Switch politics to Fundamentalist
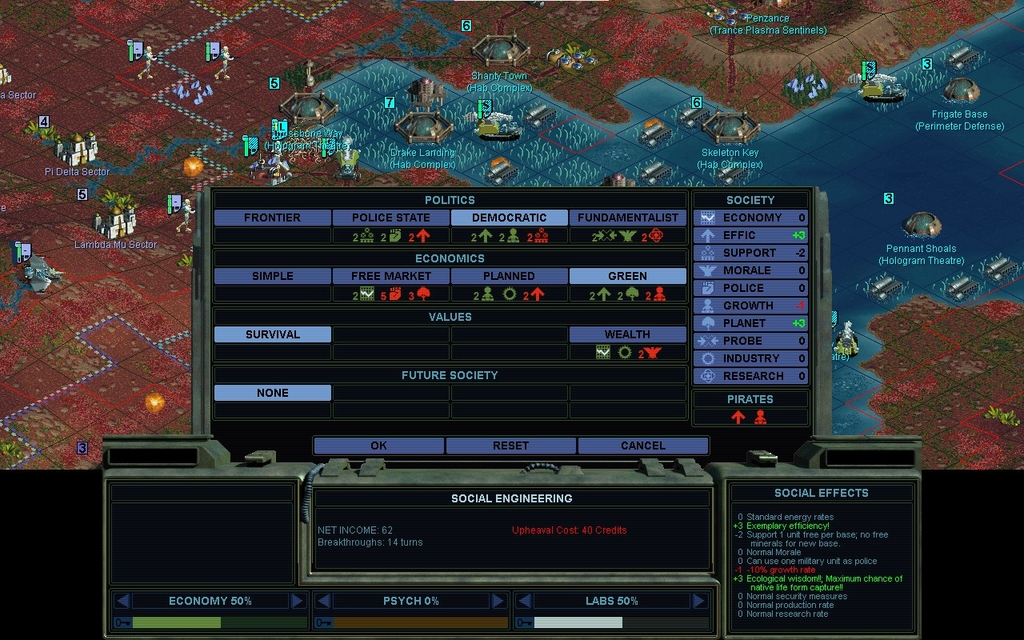Image resolution: width=1024 pixels, height=640 pixels. coord(627,217)
